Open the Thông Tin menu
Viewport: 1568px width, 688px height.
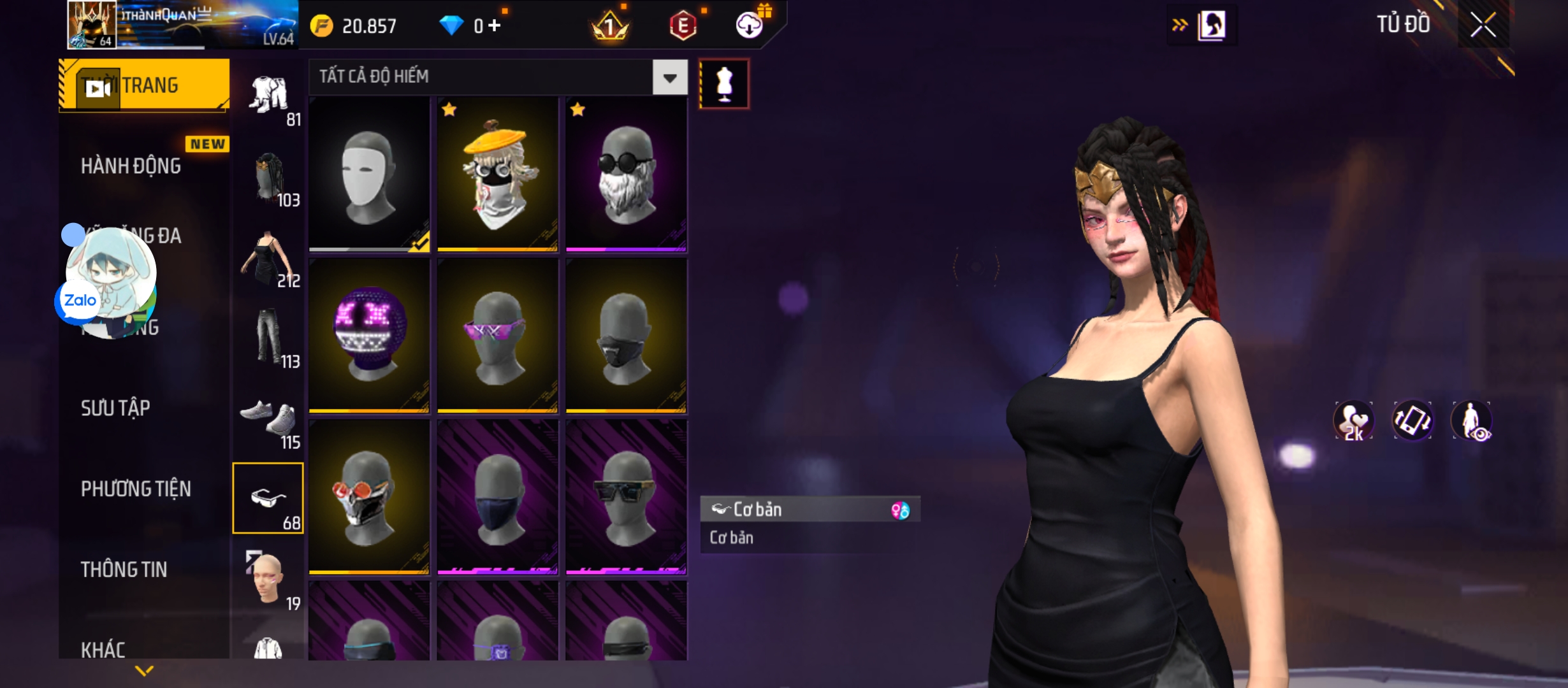pyautogui.click(x=124, y=570)
